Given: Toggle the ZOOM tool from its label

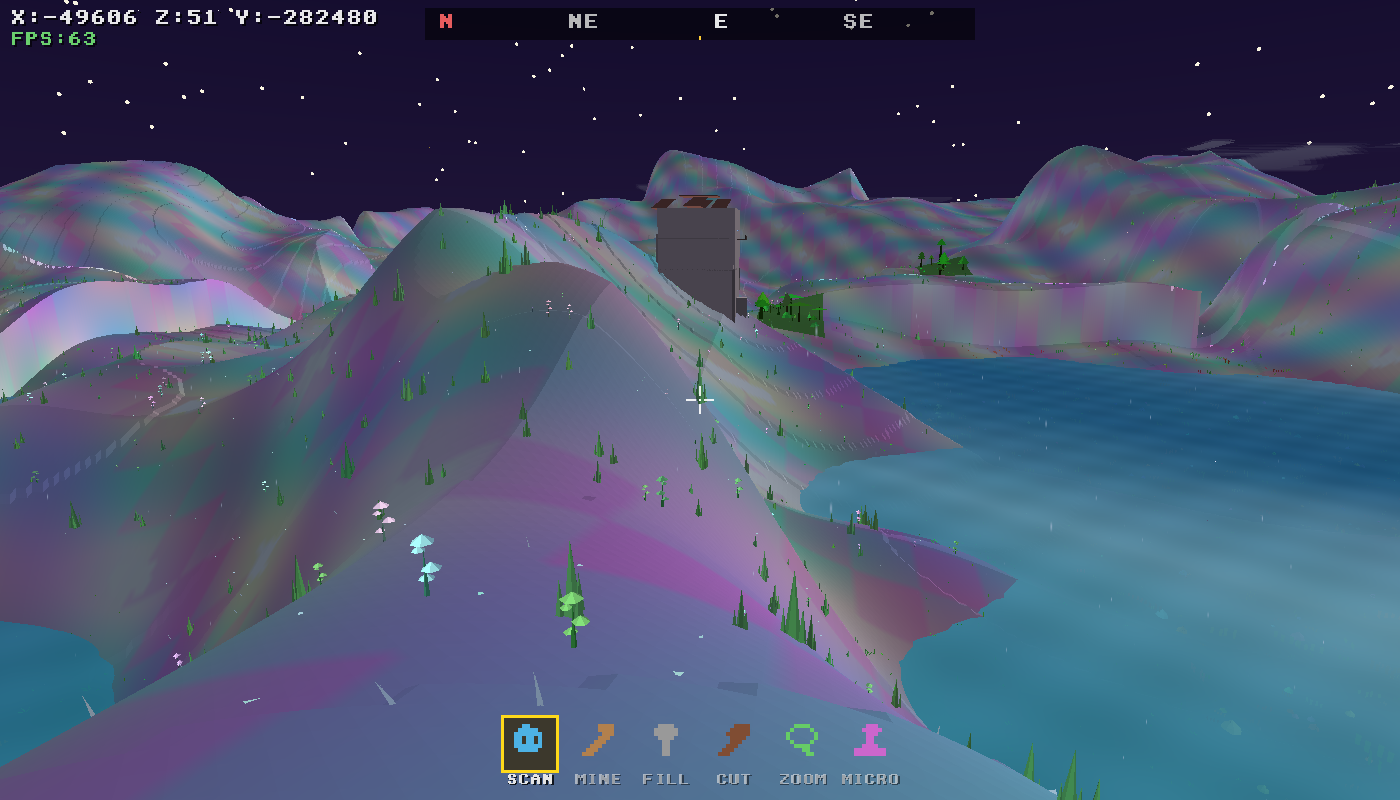Looking at the screenshot, I should 802,778.
